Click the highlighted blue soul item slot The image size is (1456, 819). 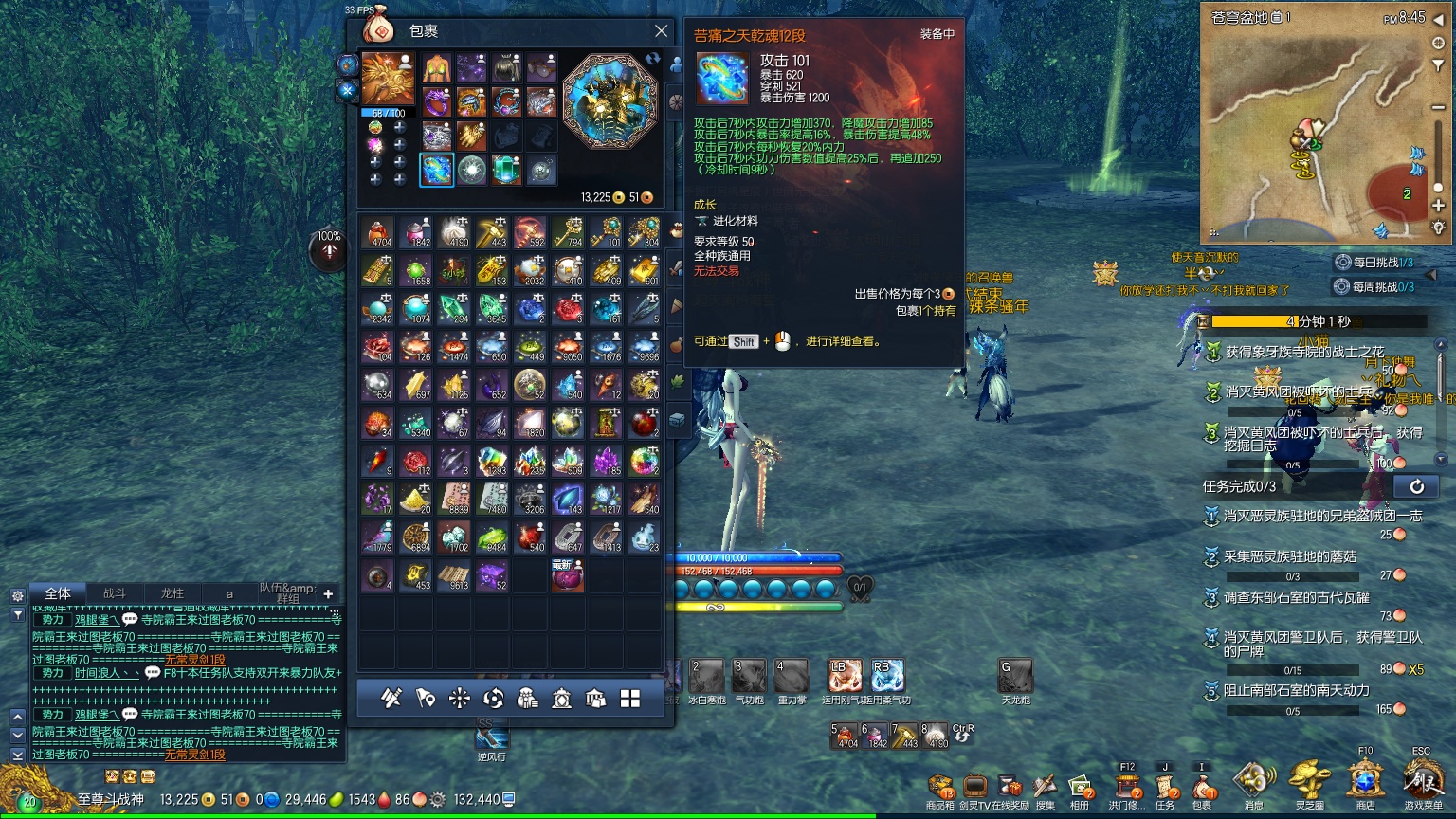pyautogui.click(x=436, y=171)
